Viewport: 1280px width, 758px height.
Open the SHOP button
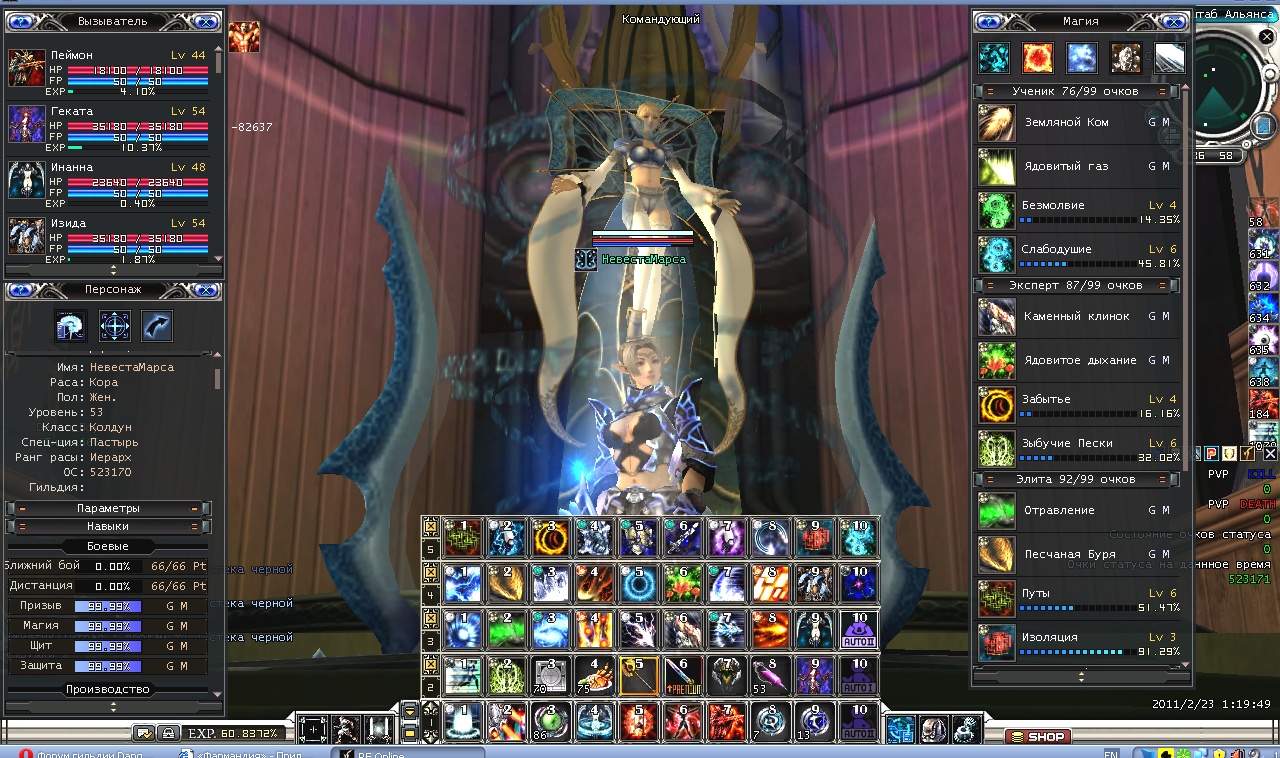[1038, 737]
